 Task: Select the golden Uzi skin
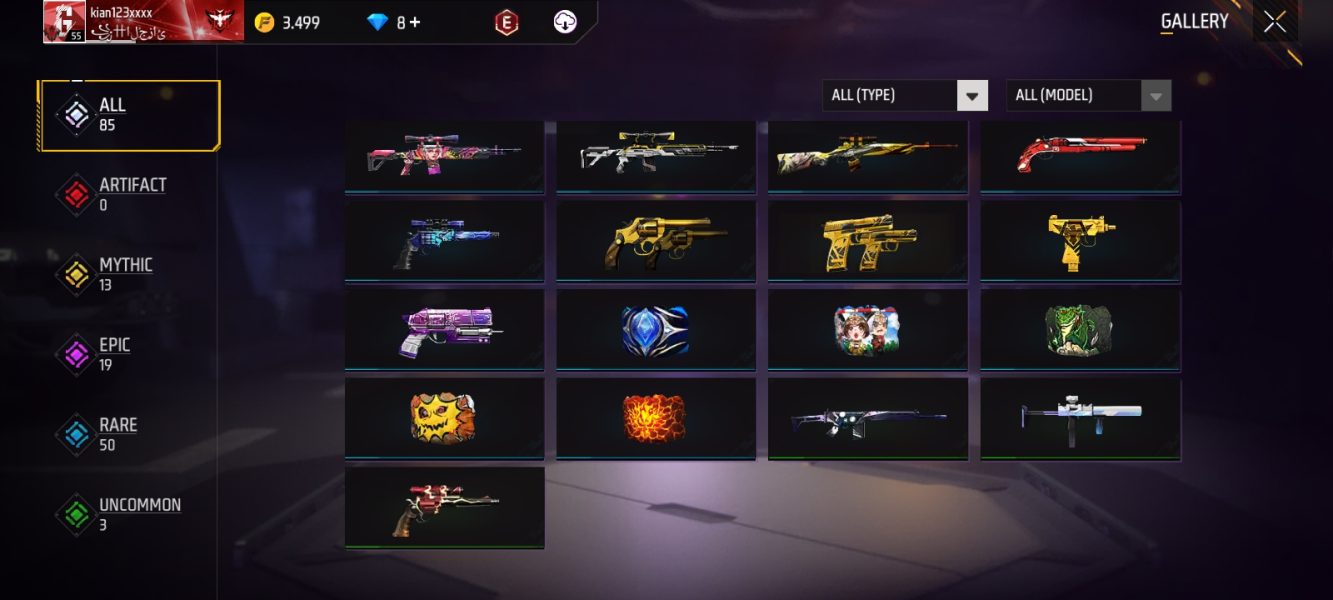(x=1080, y=241)
